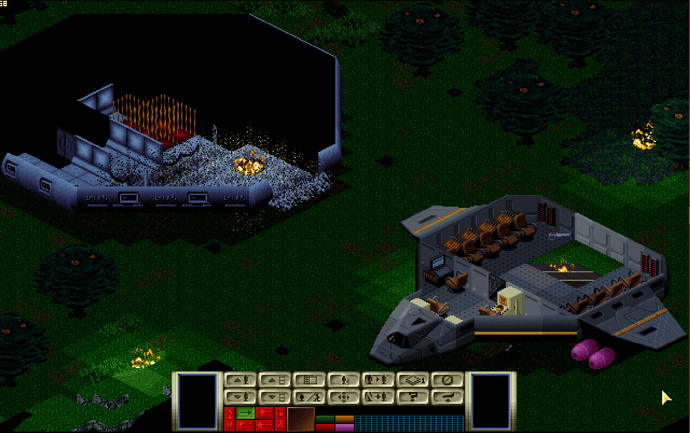Move the selected soldier down one level
The height and width of the screenshot is (433, 690).
238,397
